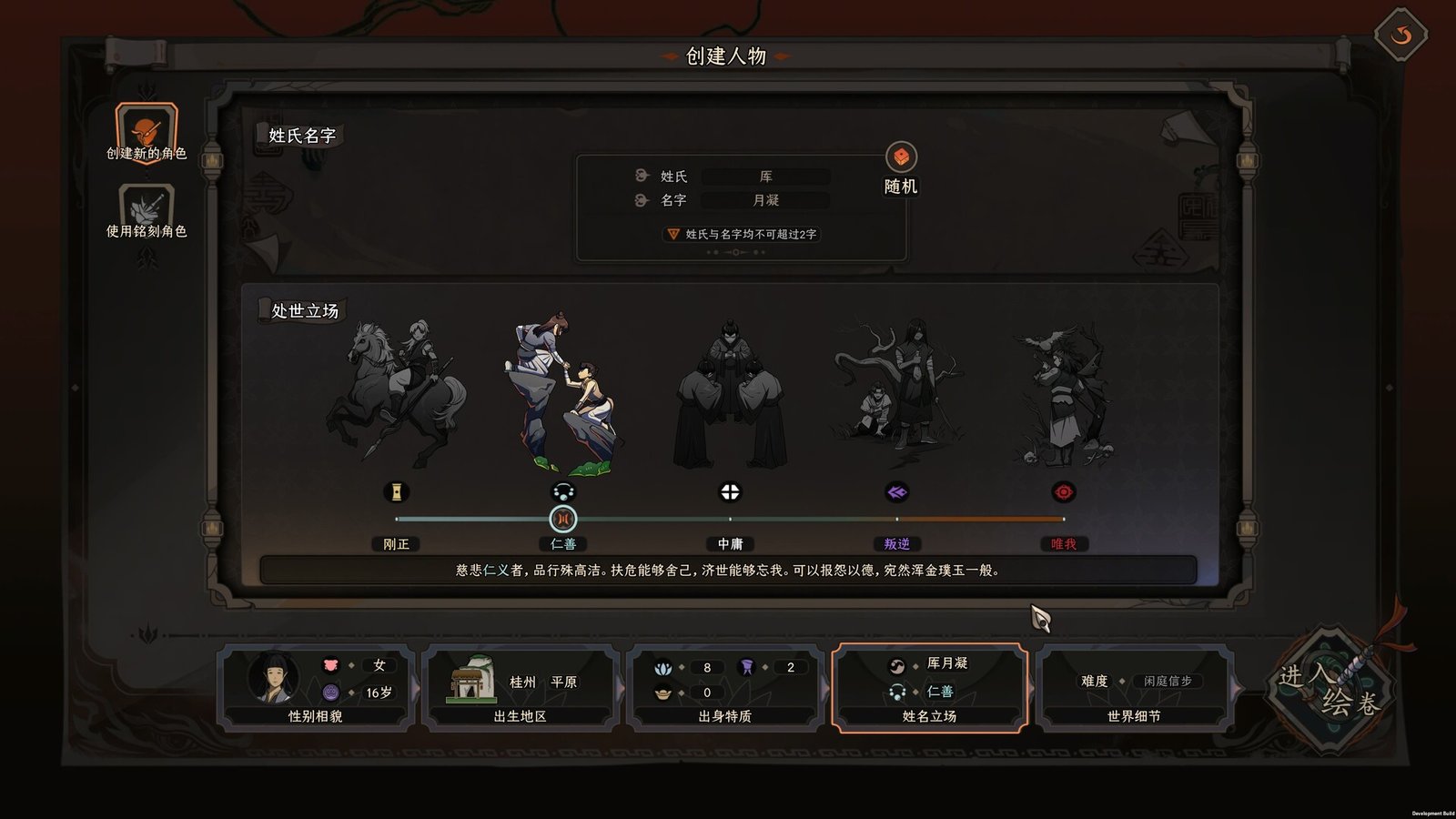Select the 中庸 stance cross icon
Image resolution: width=1456 pixels, height=819 pixels.
(x=728, y=493)
